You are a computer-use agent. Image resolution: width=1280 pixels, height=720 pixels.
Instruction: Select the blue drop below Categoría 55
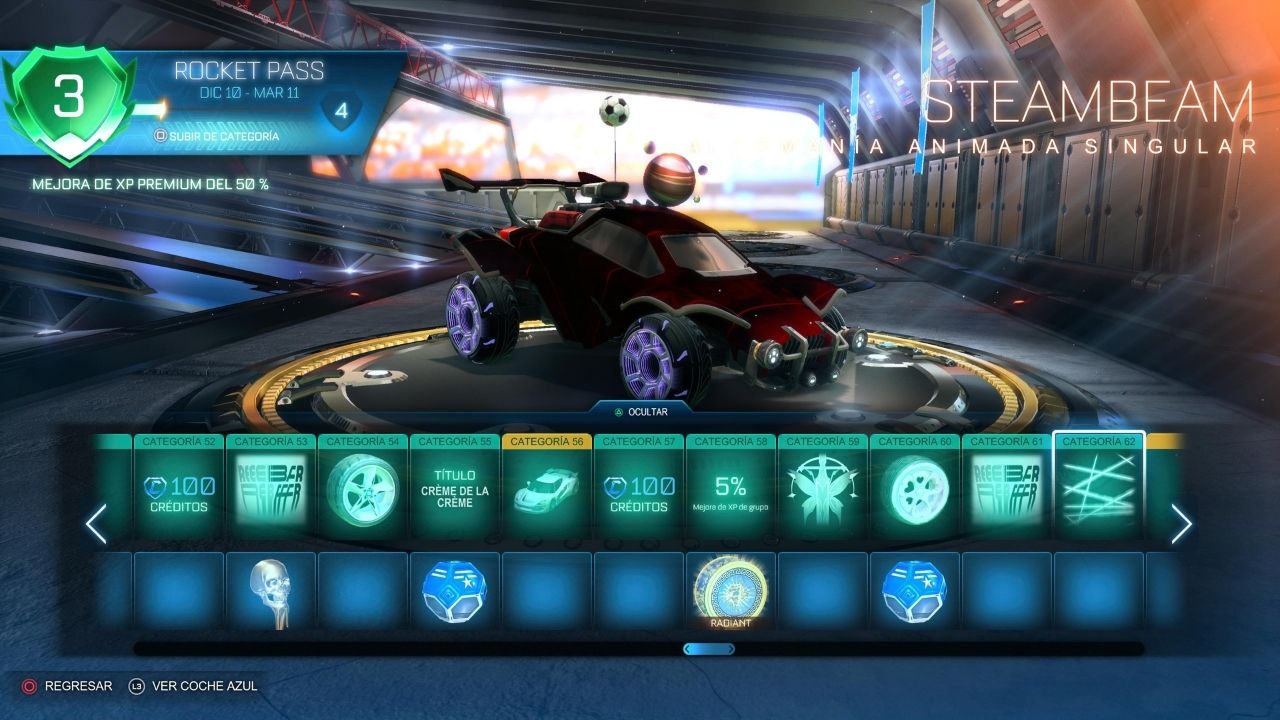pyautogui.click(x=456, y=592)
